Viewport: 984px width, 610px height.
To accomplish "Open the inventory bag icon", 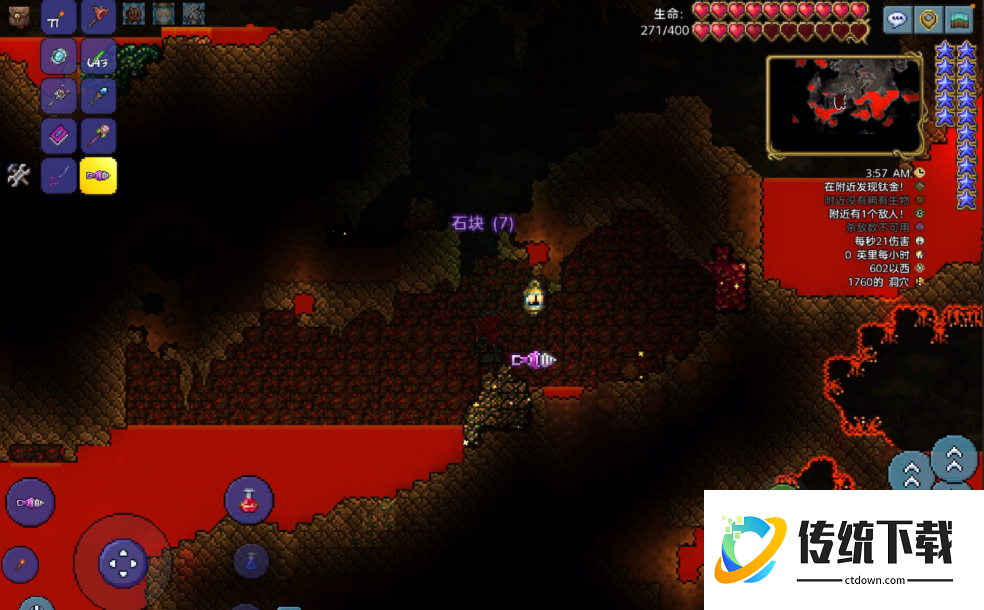I will [x=19, y=14].
